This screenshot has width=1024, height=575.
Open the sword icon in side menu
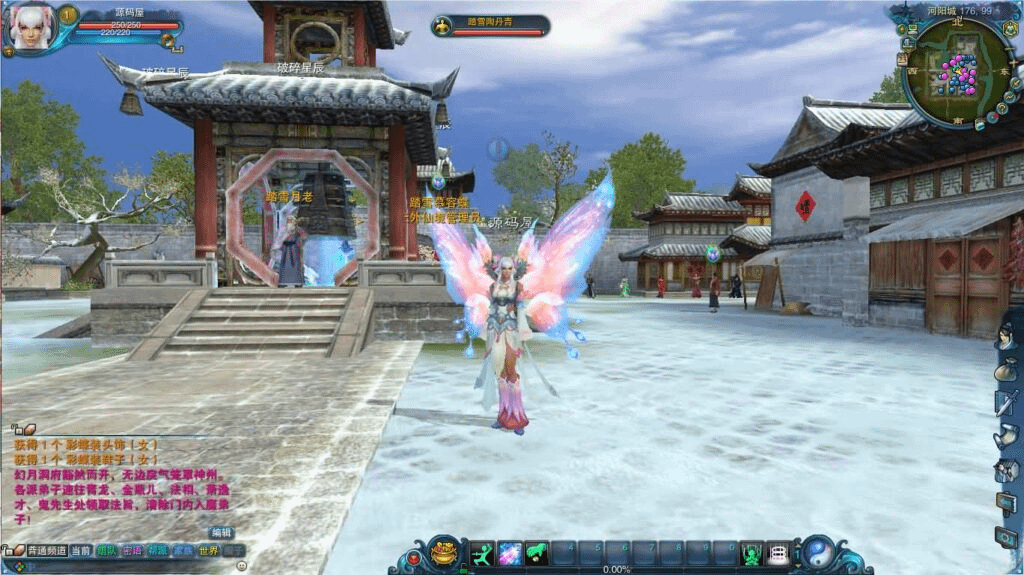(x=1005, y=403)
